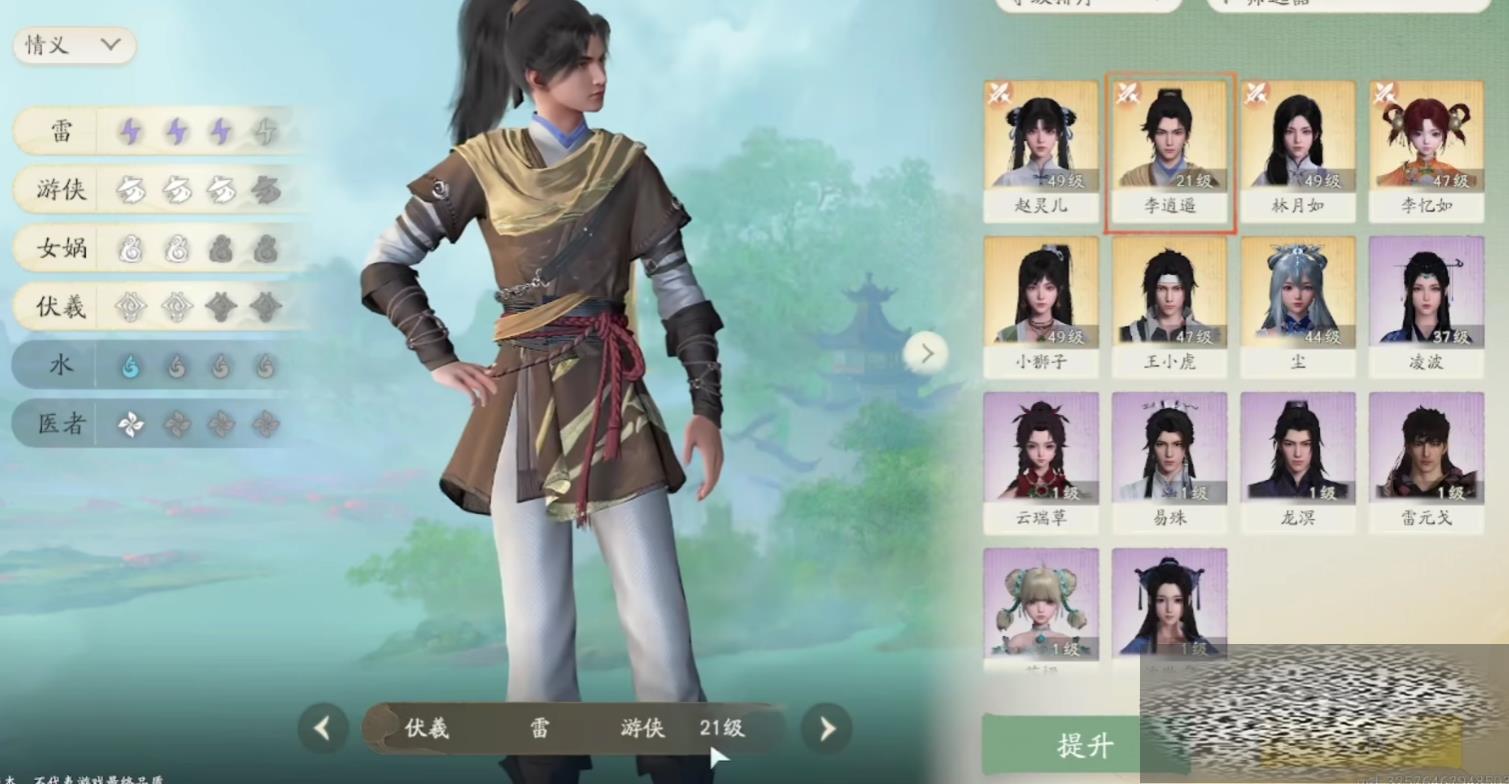Choose character 李逍遥

tap(1169, 150)
